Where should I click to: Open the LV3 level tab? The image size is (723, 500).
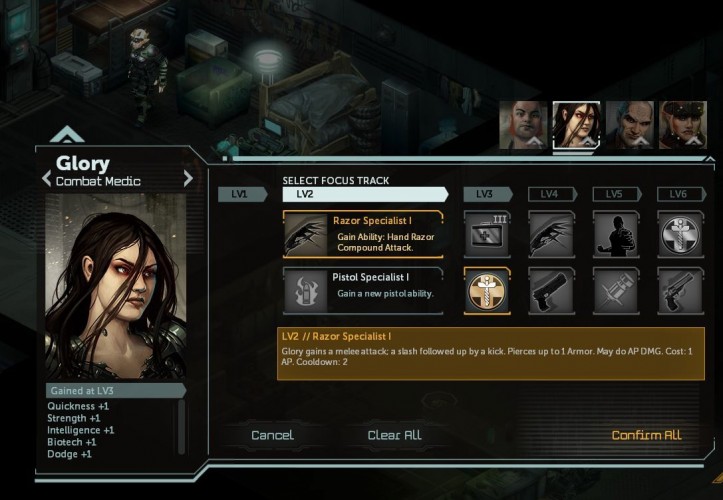pos(486,194)
